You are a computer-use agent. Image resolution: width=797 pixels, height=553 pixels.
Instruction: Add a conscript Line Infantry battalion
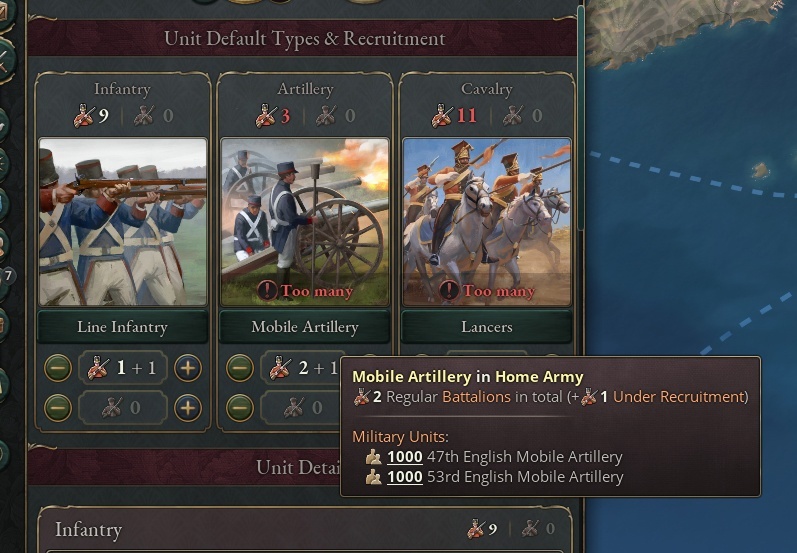coord(188,408)
